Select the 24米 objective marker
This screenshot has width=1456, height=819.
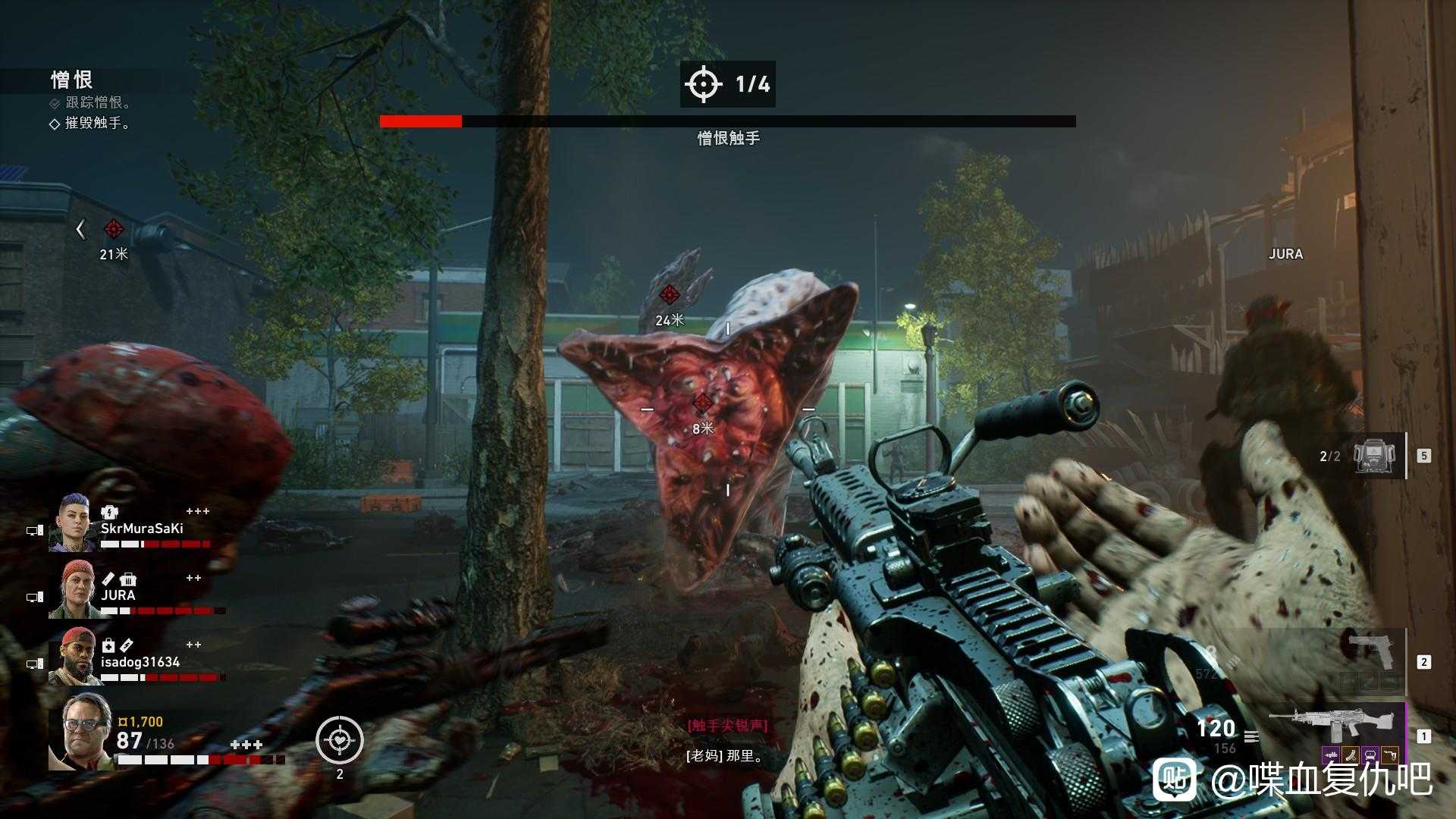[x=669, y=295]
